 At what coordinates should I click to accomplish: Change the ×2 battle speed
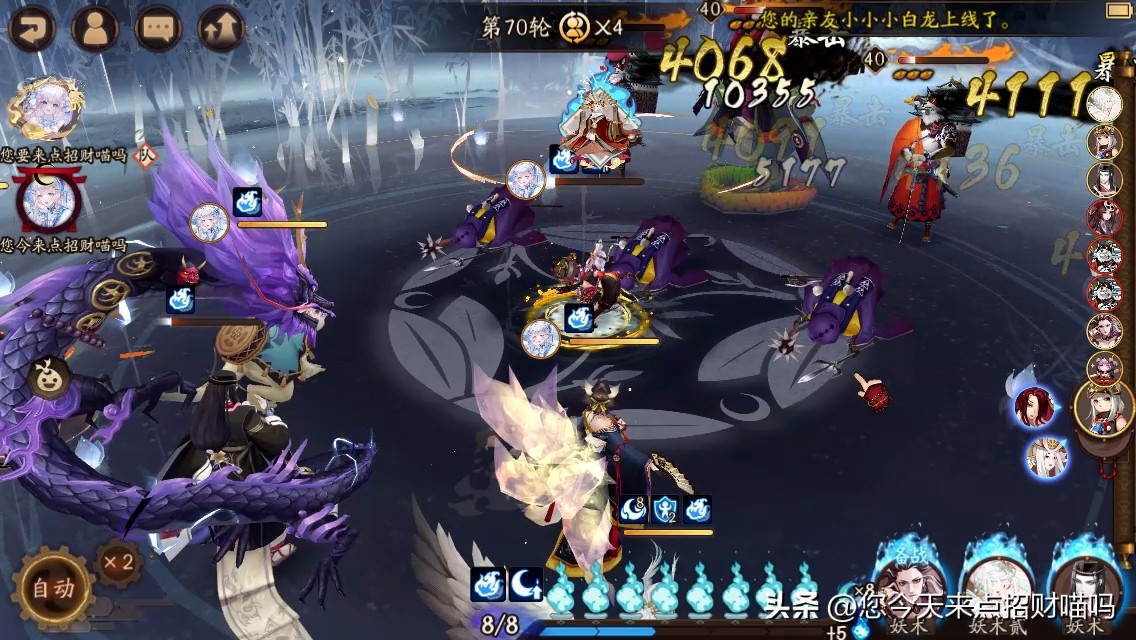117,561
